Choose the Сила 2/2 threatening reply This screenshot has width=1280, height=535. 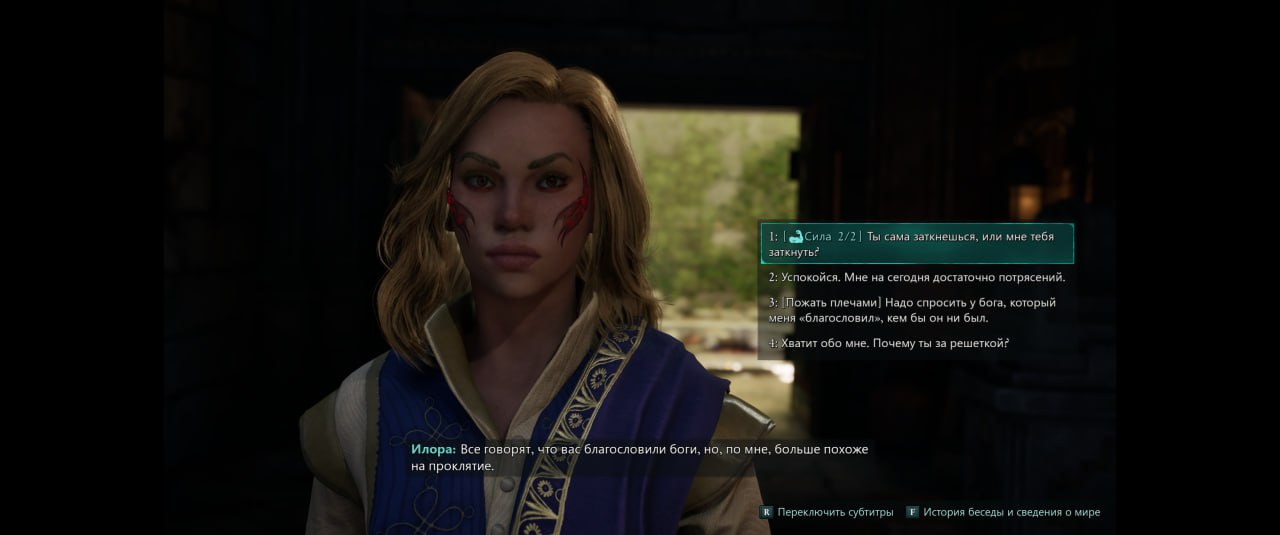tap(915, 244)
